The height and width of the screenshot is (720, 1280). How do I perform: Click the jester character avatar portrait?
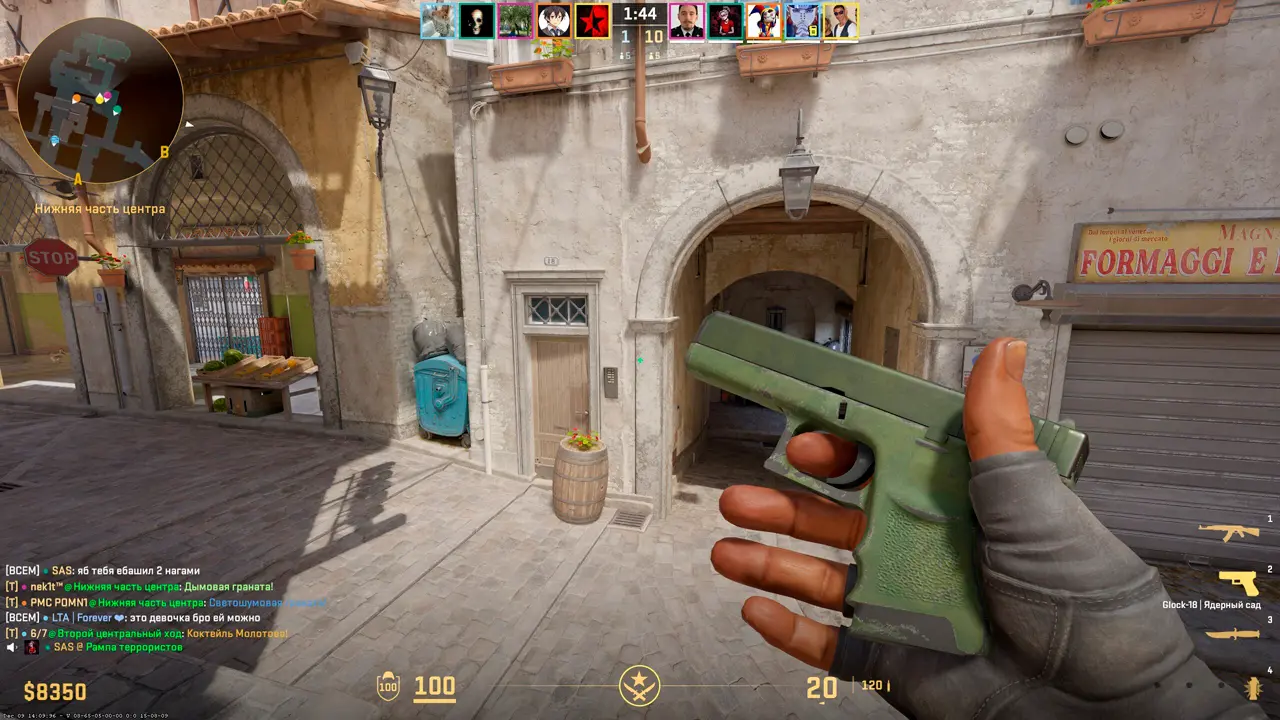click(763, 21)
